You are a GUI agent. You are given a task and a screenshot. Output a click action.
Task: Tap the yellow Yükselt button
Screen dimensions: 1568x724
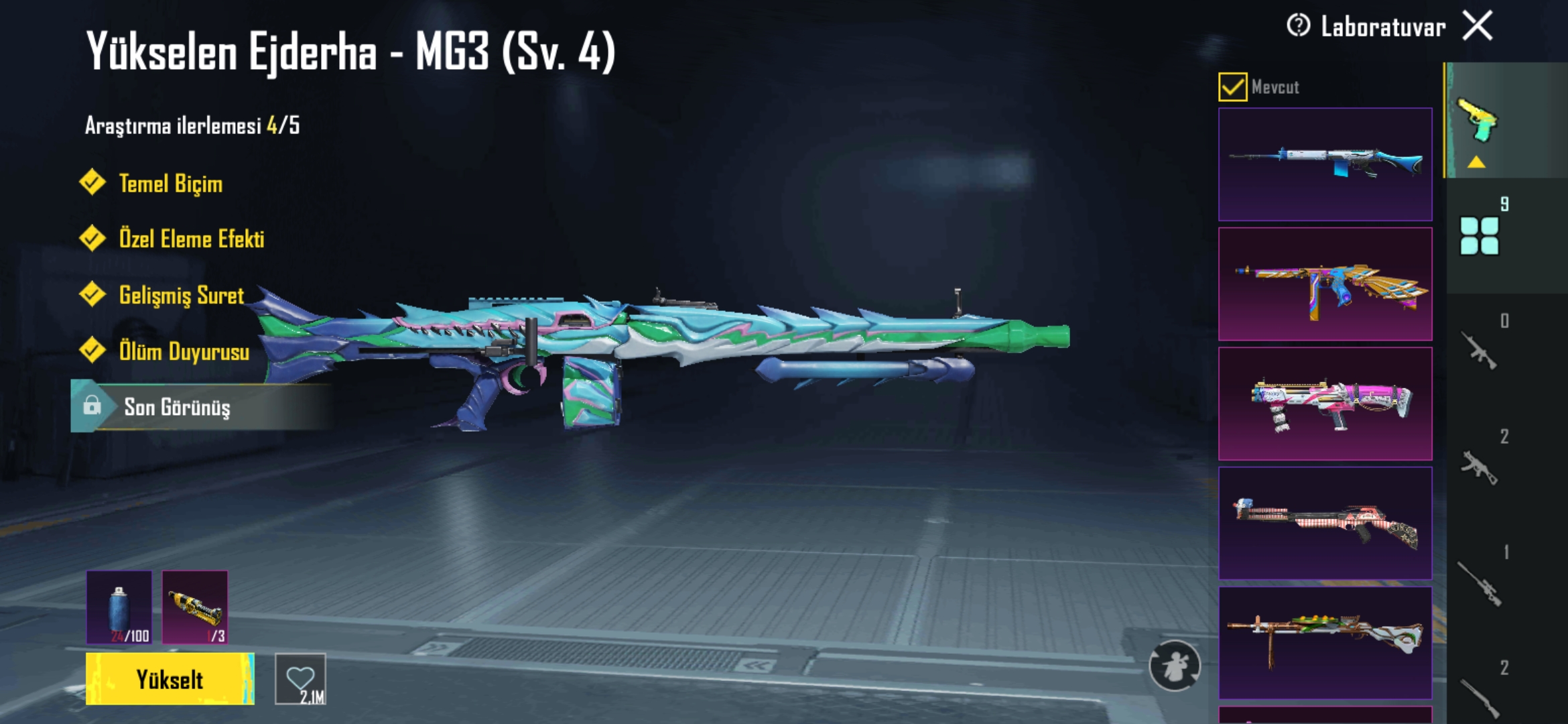170,679
